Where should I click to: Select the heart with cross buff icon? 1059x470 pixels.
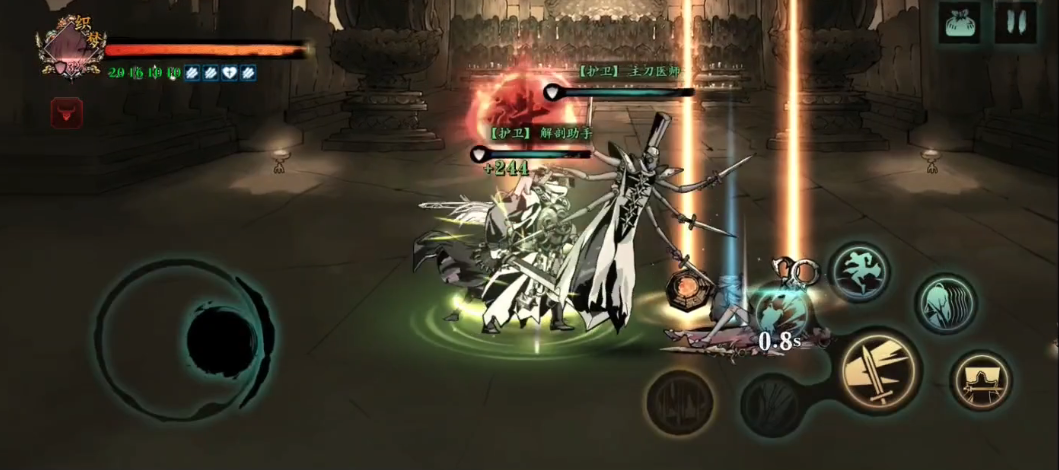click(x=231, y=72)
